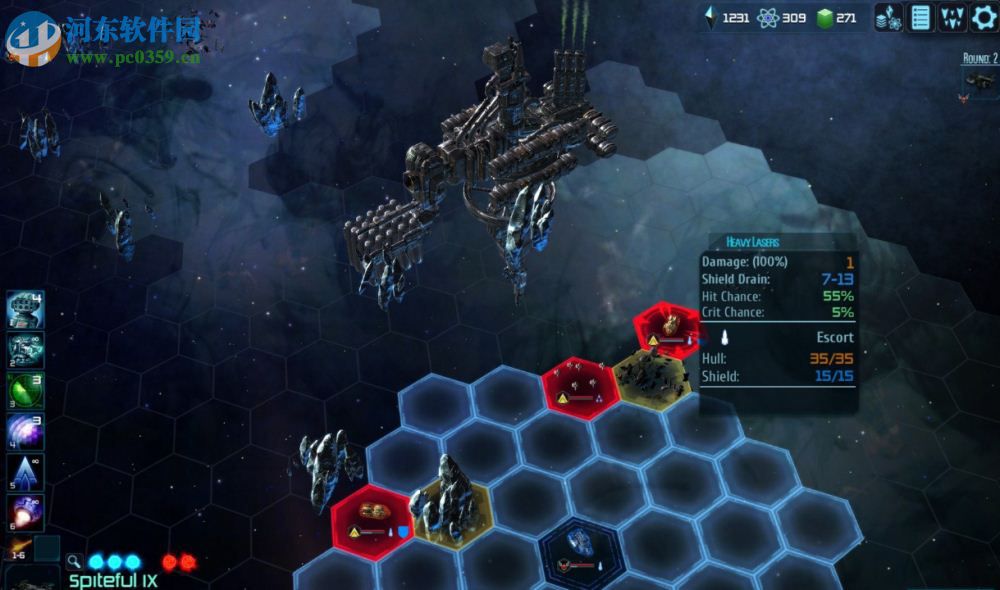This screenshot has width=1000, height=590.
Task: Open the settings gear menu
Action: pyautogui.click(x=984, y=17)
